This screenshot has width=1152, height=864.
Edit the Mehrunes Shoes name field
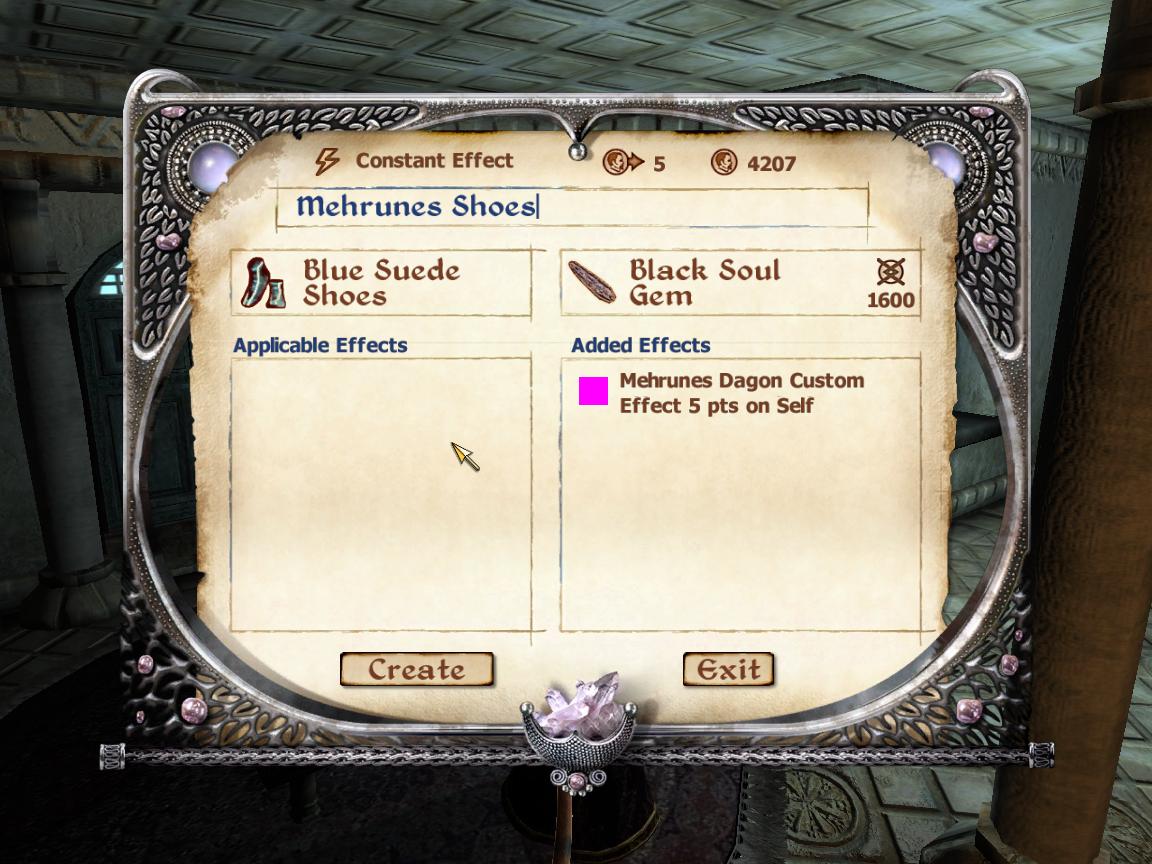(570, 207)
